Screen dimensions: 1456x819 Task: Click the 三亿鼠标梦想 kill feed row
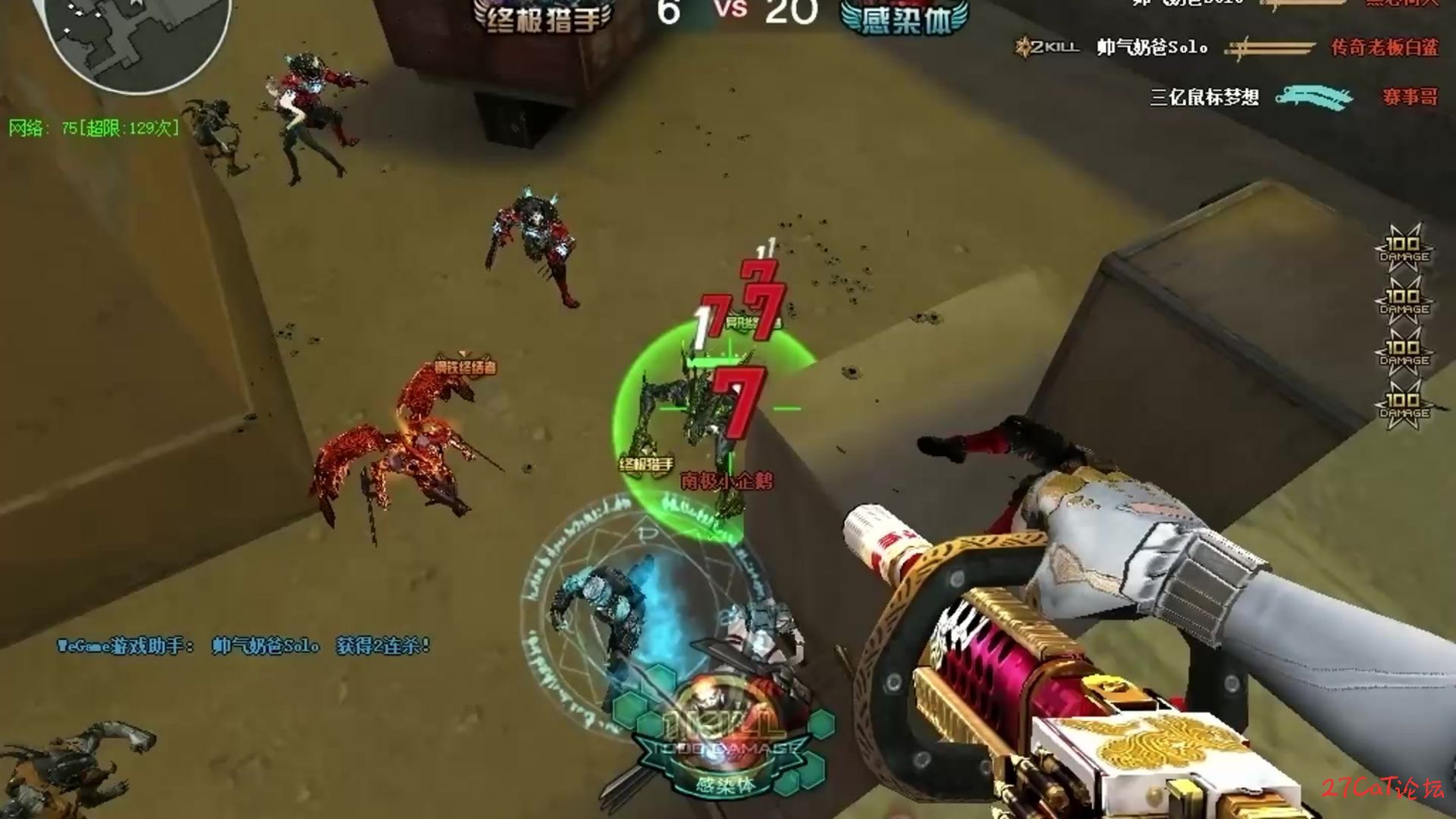pyautogui.click(x=1293, y=97)
